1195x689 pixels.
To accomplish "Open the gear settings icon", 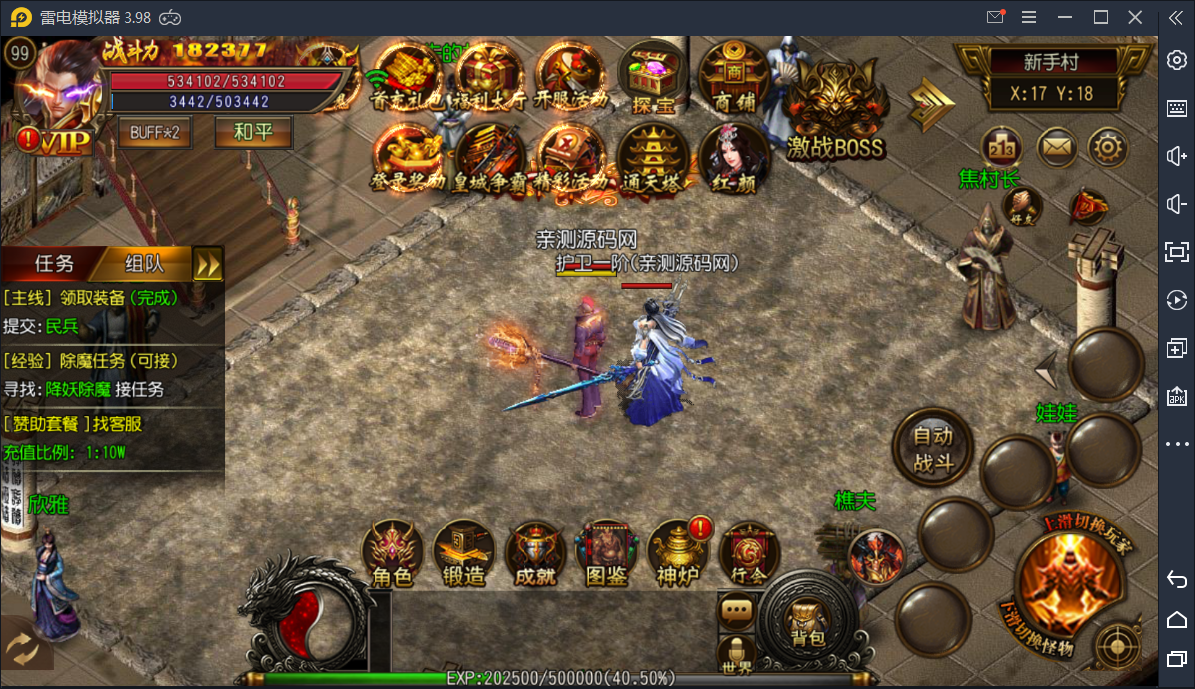I will [1107, 148].
